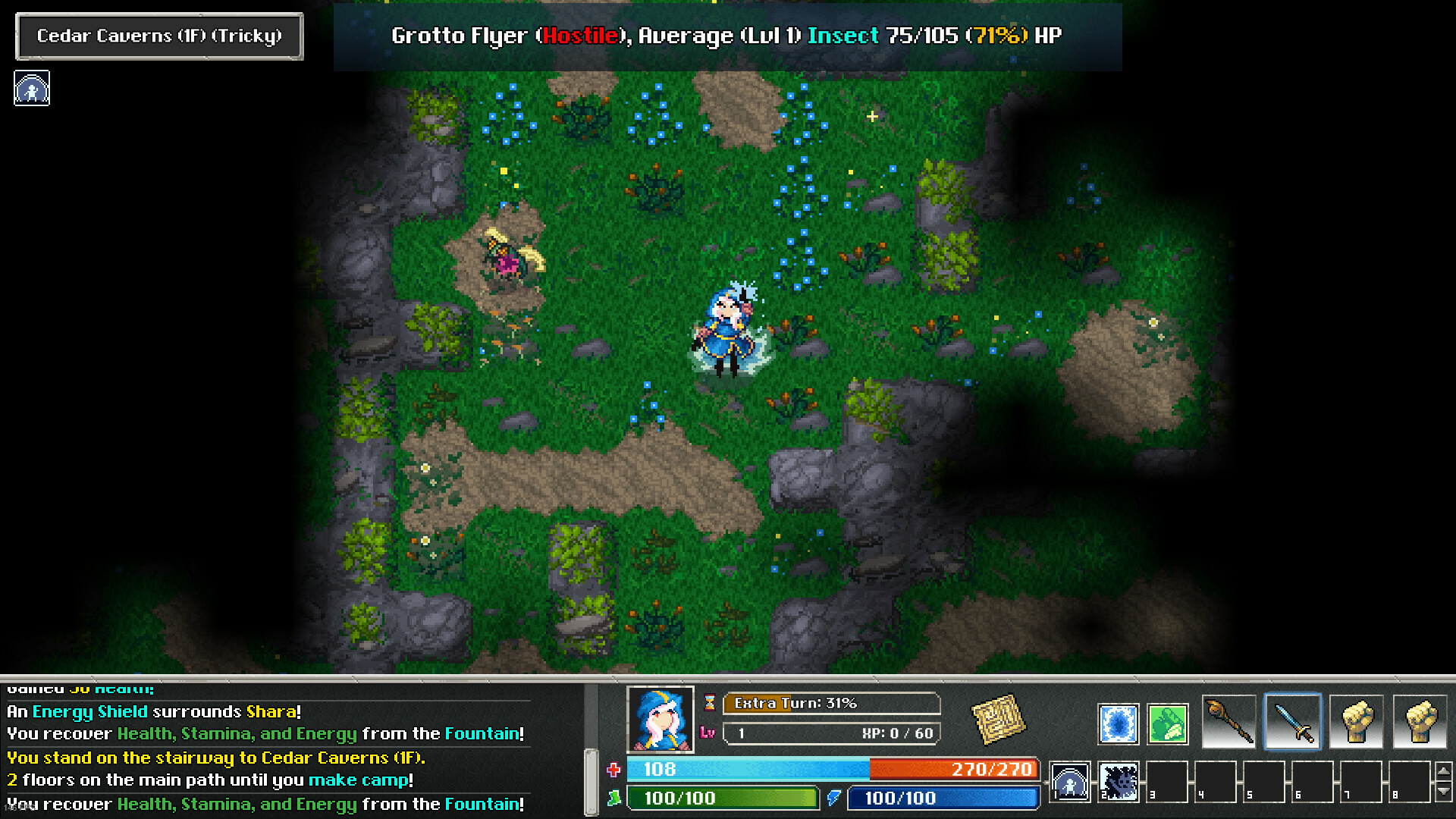Use the green herb consumable icon
The width and height of the screenshot is (1456, 819).
pyautogui.click(x=1167, y=723)
